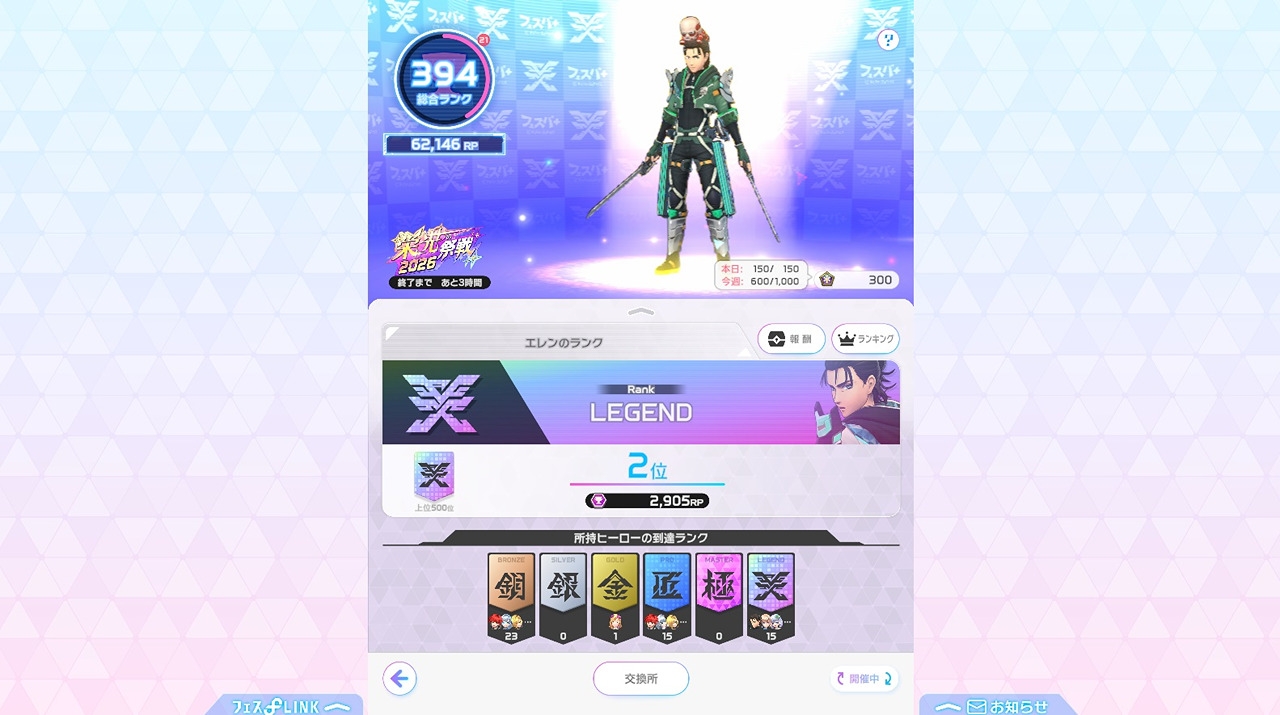Toggle the 開催中 event switch button

pyautogui.click(x=864, y=679)
